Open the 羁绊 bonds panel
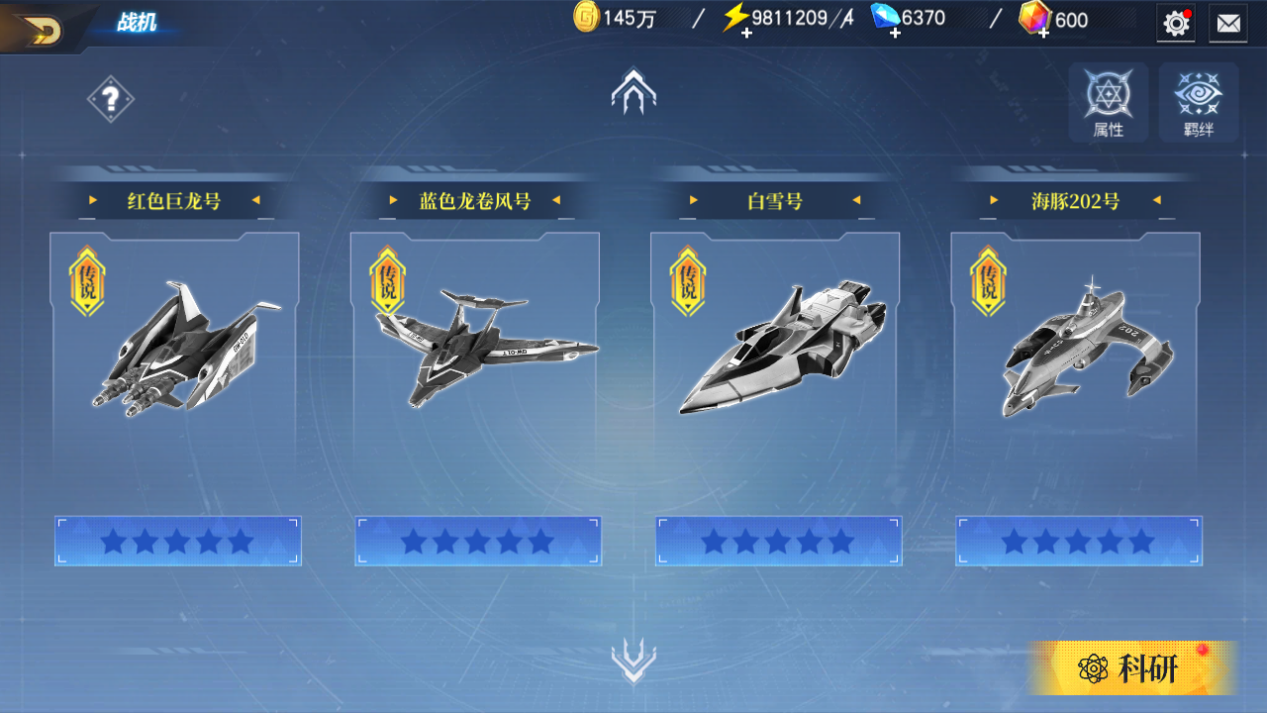This screenshot has height=713, width=1267. click(1198, 103)
